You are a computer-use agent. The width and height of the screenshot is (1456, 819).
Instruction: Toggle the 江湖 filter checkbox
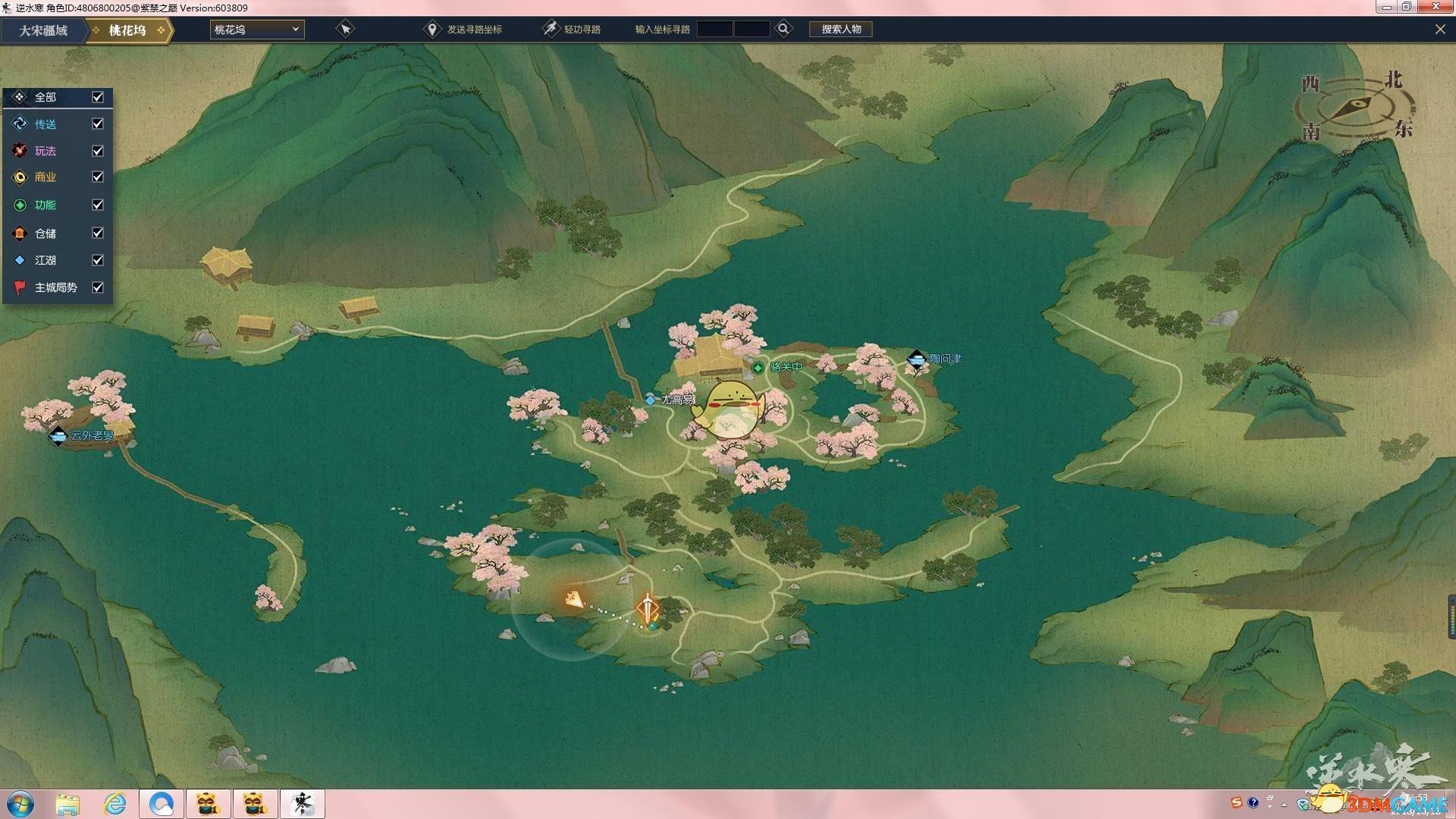pyautogui.click(x=98, y=260)
